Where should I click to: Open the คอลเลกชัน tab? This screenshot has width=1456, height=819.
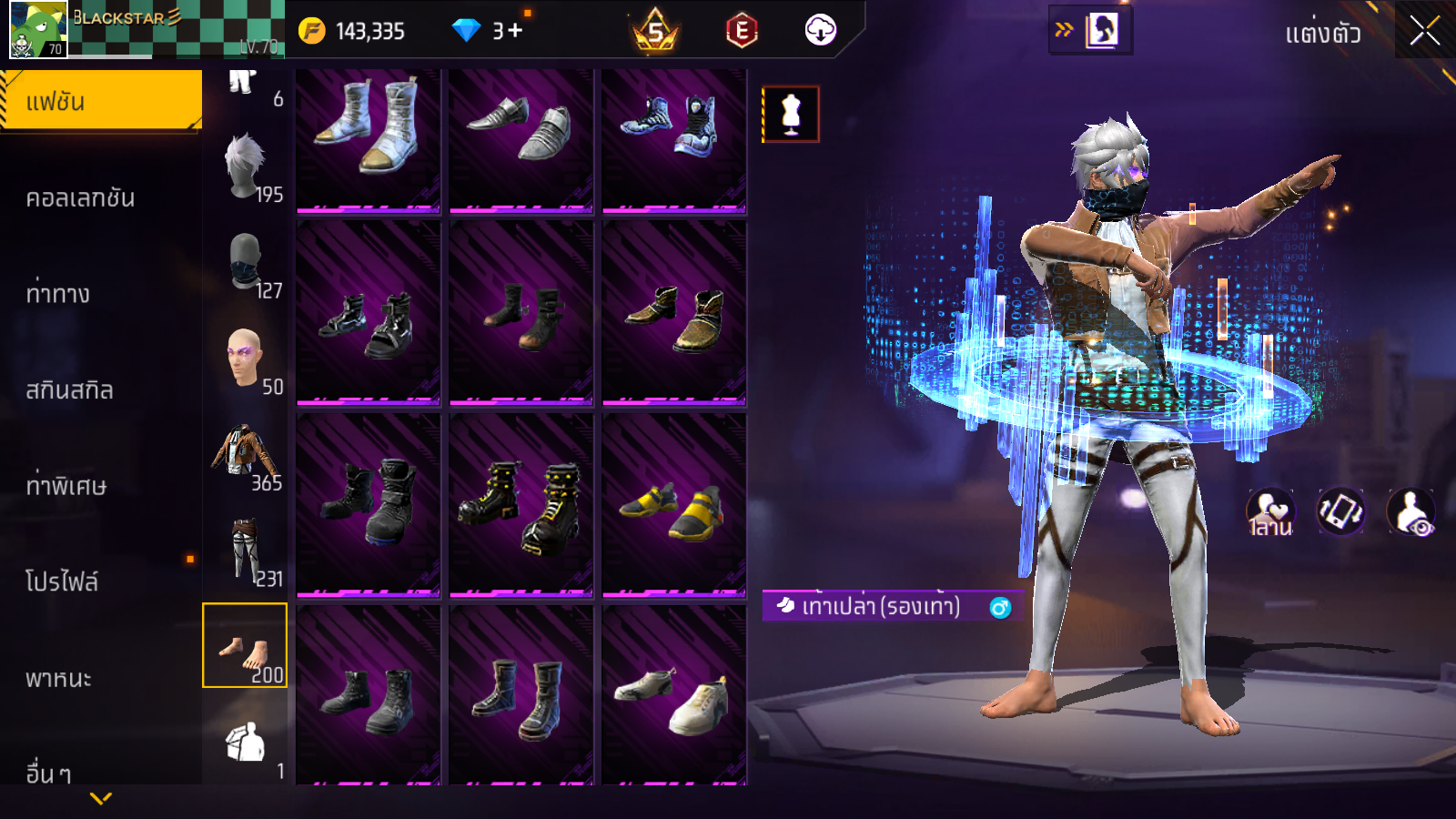(82, 198)
